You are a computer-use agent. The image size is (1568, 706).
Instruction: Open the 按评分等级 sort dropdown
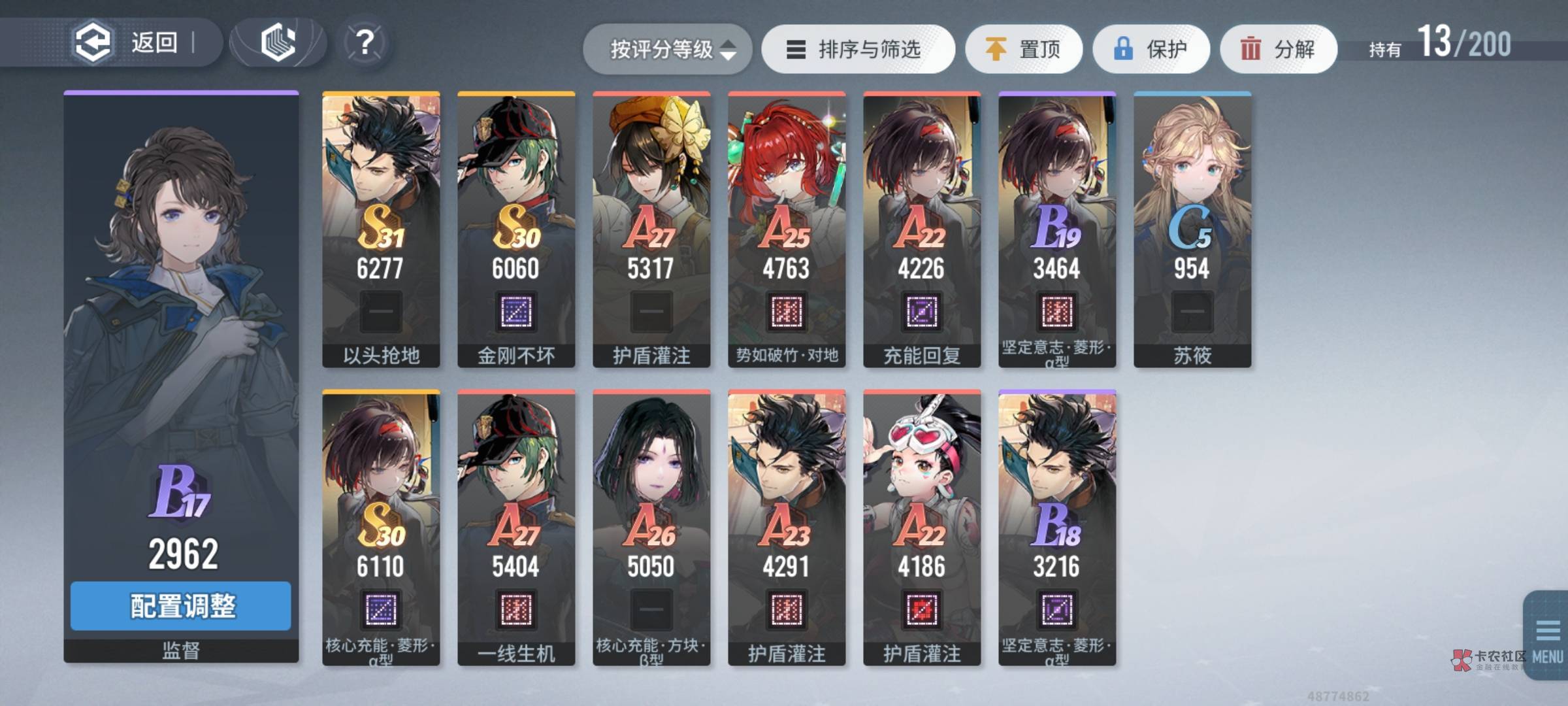click(x=668, y=50)
